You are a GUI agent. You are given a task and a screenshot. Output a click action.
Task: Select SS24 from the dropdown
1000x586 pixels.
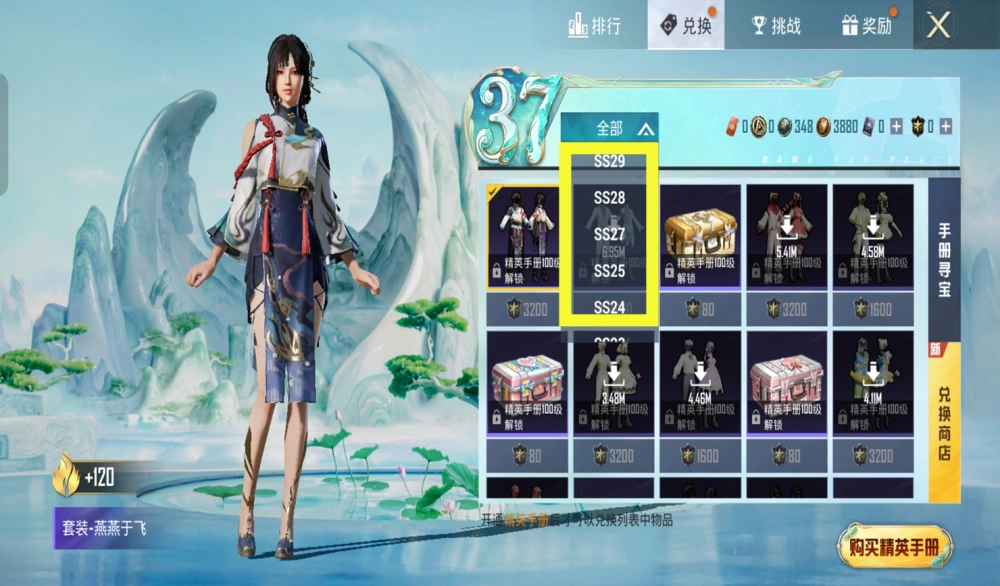click(x=609, y=307)
